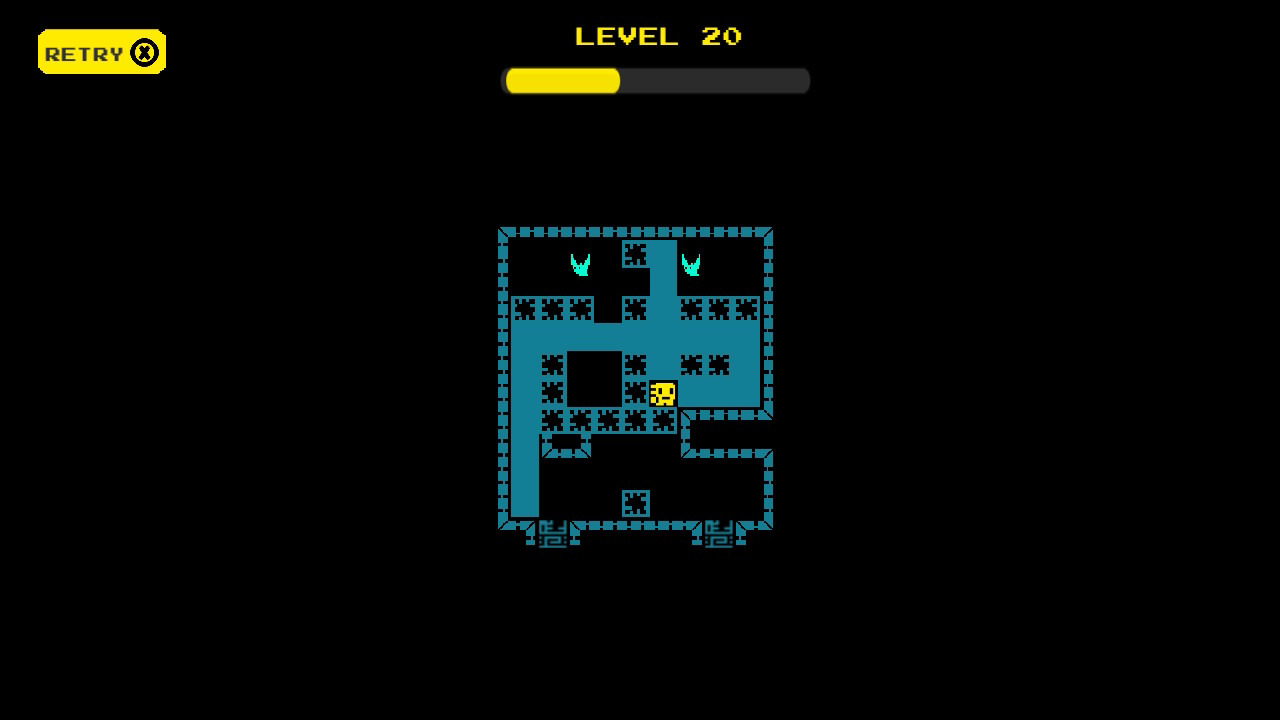The width and height of the screenshot is (1280, 720).
Task: Click the black empty room inside the maze
Action: click(596, 378)
